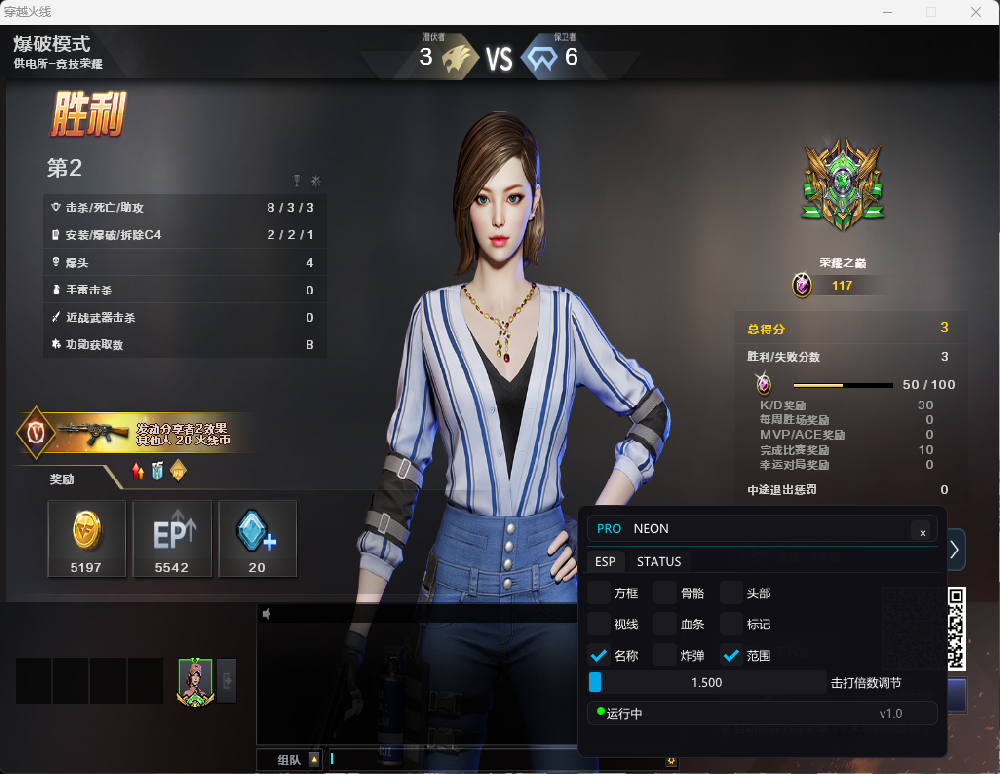This screenshot has height=774, width=1000.
Task: Click the gold diamond badge bonus icon
Action: click(x=178, y=470)
